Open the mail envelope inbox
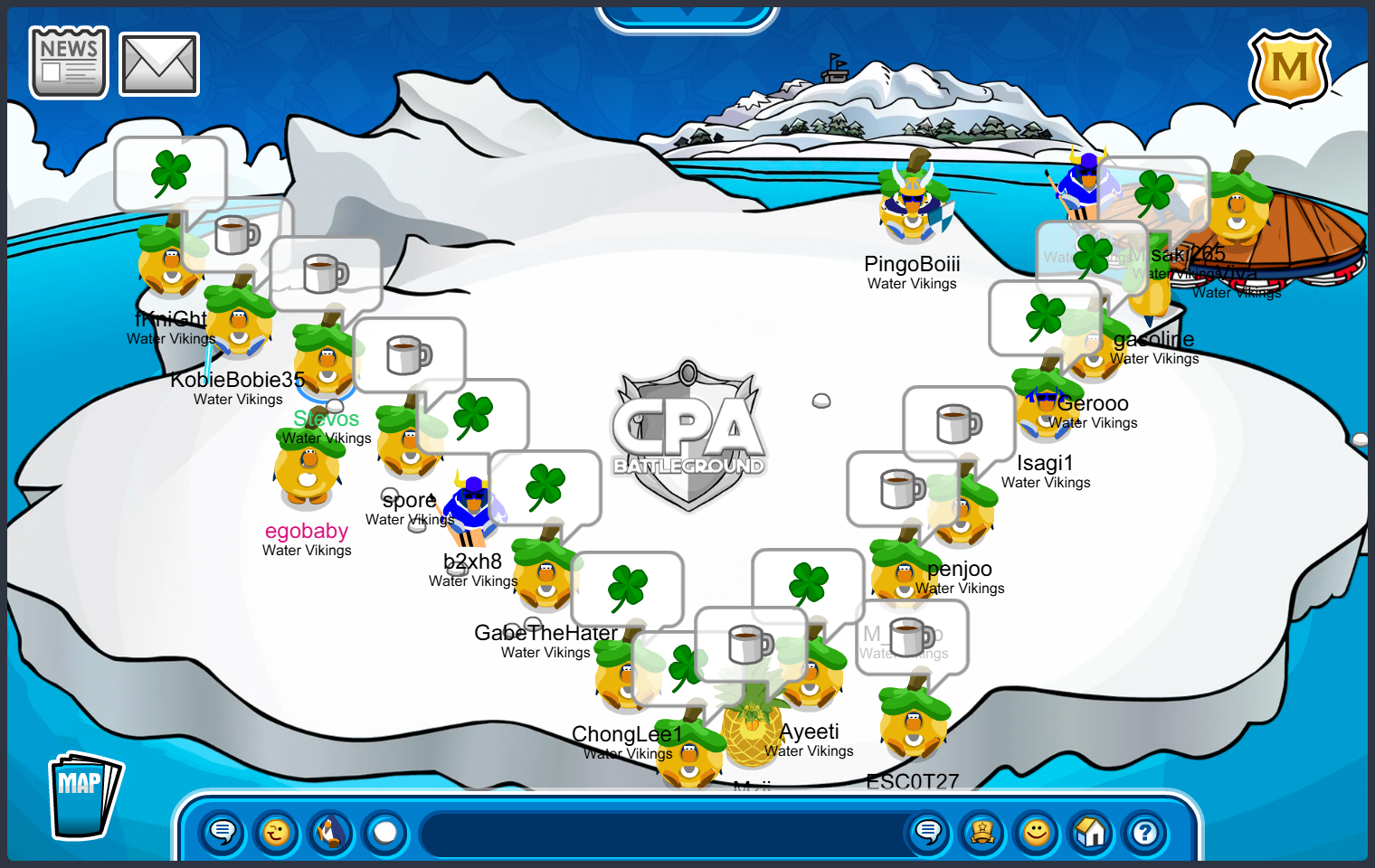The width and height of the screenshot is (1375, 868). coord(159,64)
